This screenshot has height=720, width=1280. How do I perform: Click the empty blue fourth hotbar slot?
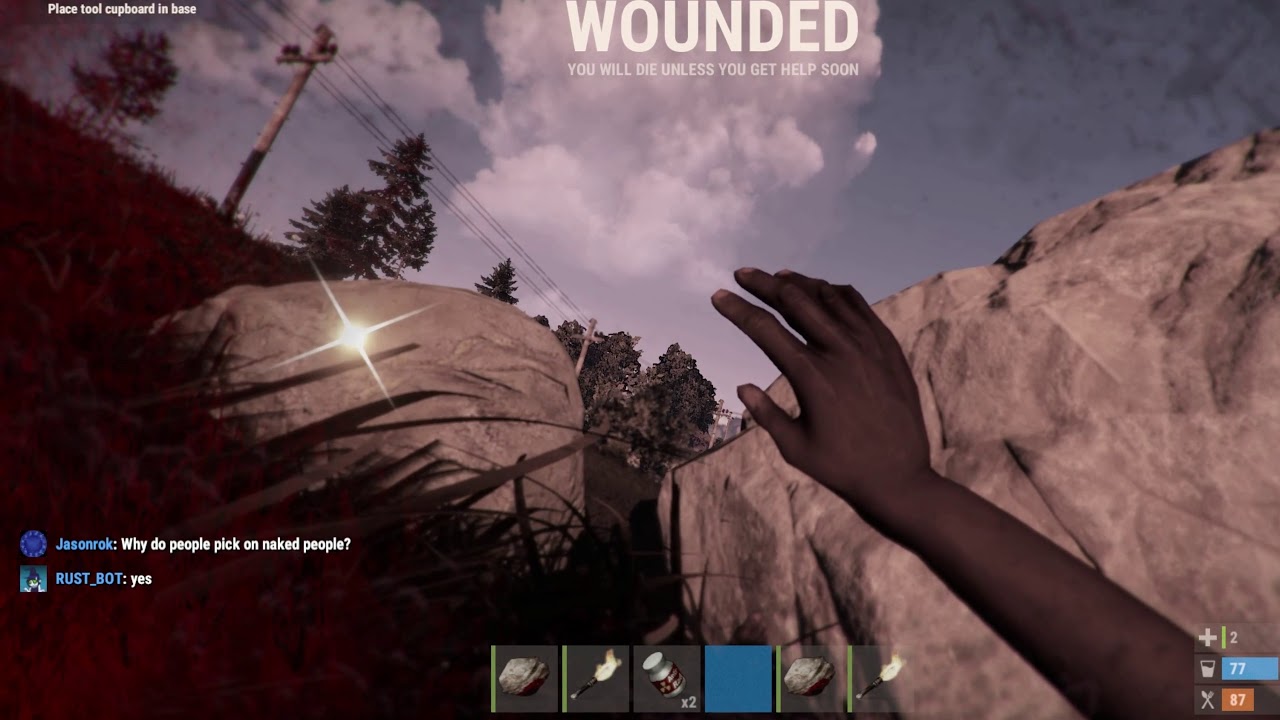pyautogui.click(x=738, y=678)
